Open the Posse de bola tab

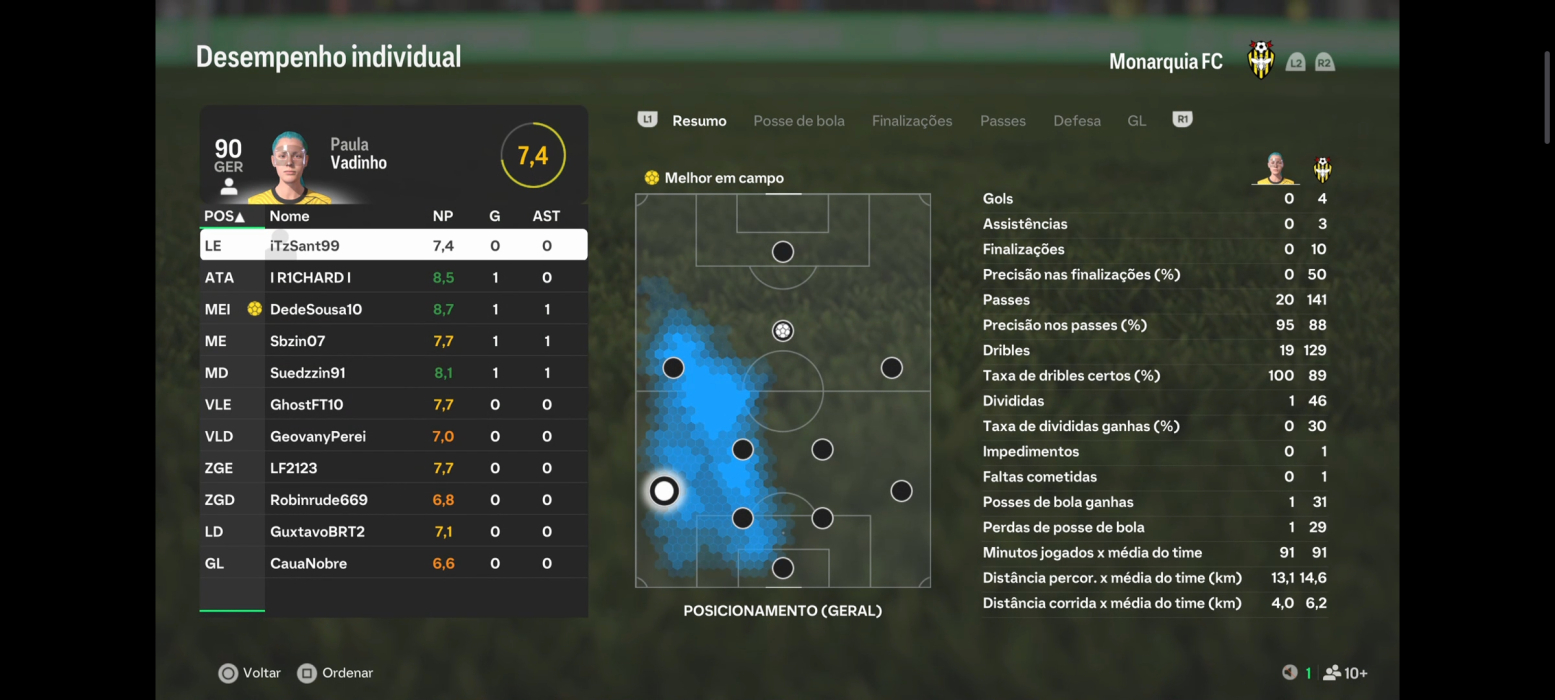[x=798, y=121]
